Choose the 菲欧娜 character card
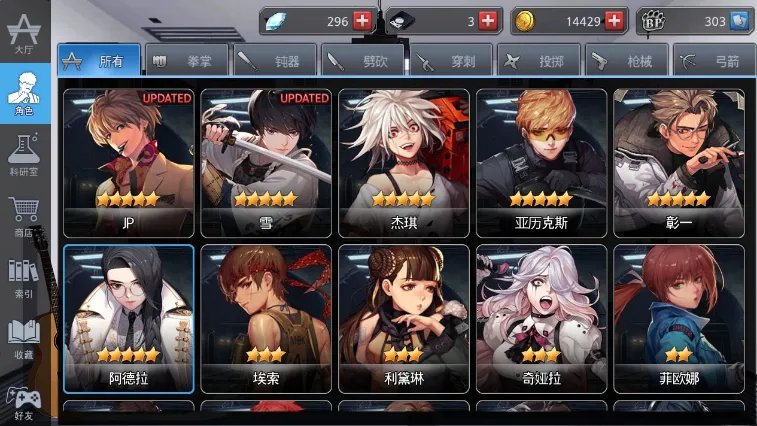Screen dimensions: 757x426 tap(679, 317)
